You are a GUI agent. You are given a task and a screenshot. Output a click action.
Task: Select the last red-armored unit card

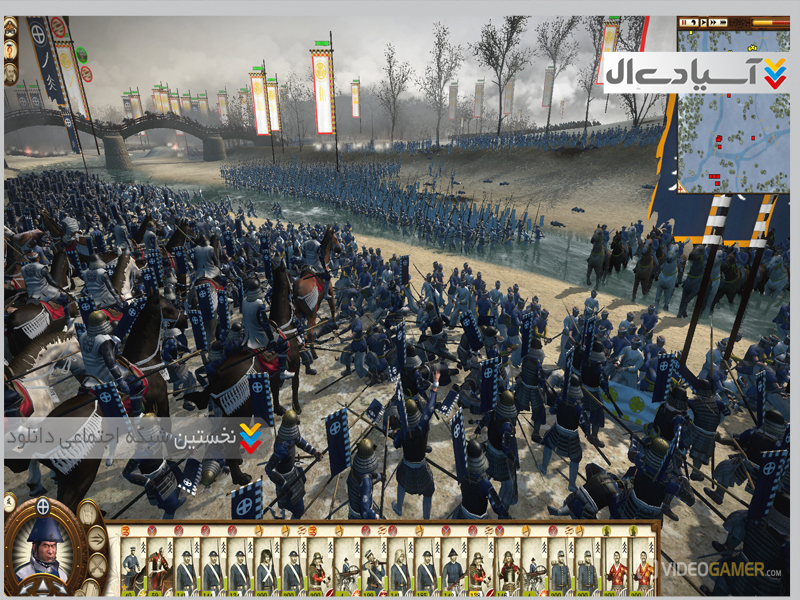click(644, 572)
